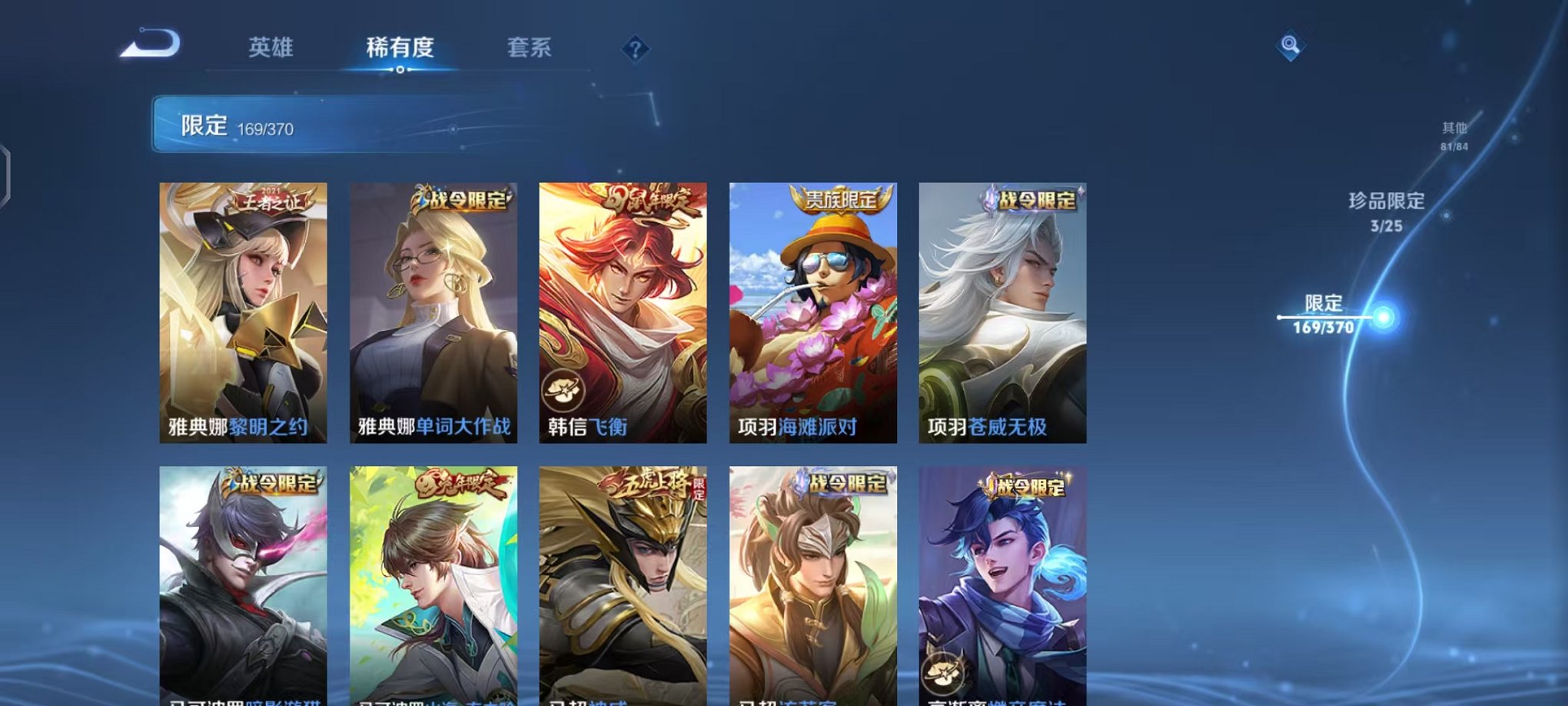Image resolution: width=1568 pixels, height=706 pixels.
Task: Switch to the 英雄 tab
Action: pyautogui.click(x=271, y=48)
